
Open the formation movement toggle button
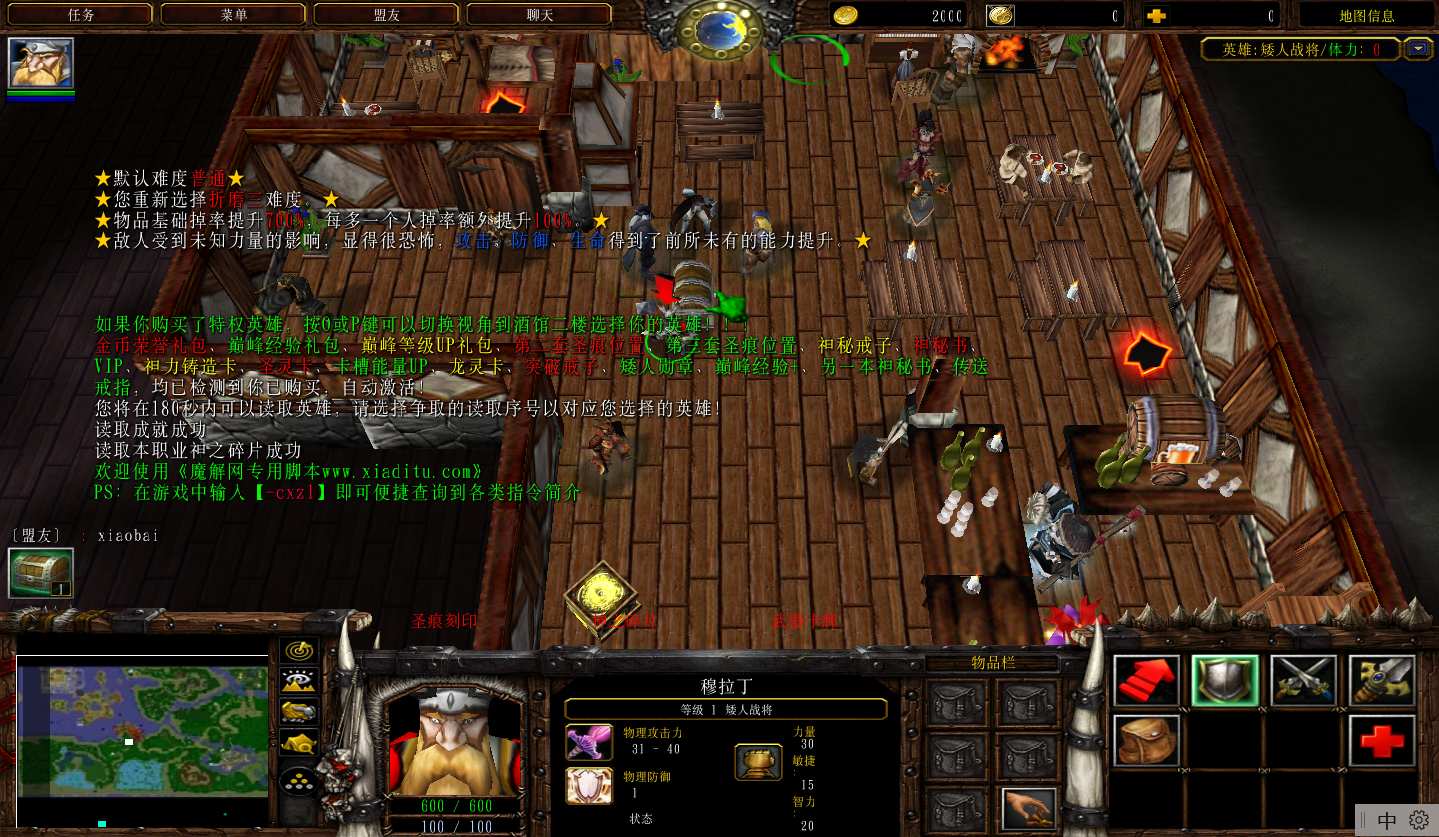pos(299,780)
